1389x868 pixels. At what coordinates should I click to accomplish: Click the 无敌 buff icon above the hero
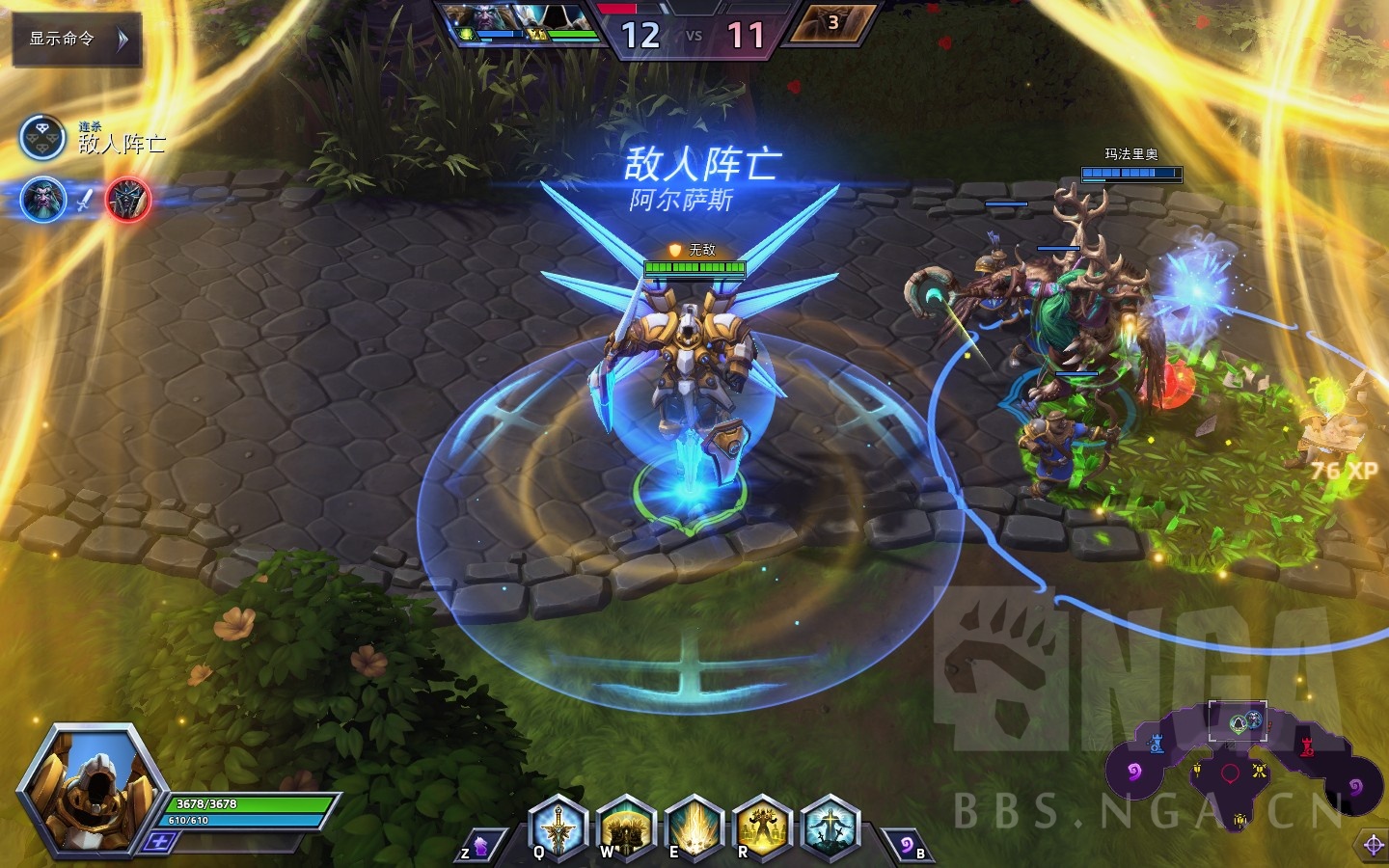pos(672,249)
